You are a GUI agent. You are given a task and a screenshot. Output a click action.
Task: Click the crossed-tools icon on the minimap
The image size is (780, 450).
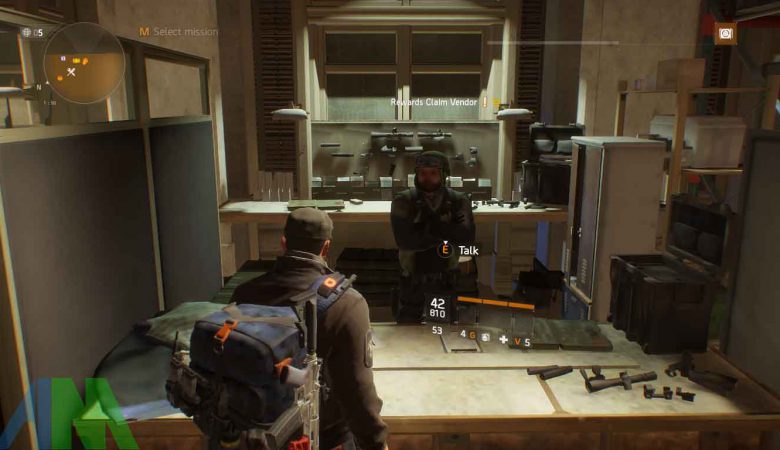[x=71, y=72]
